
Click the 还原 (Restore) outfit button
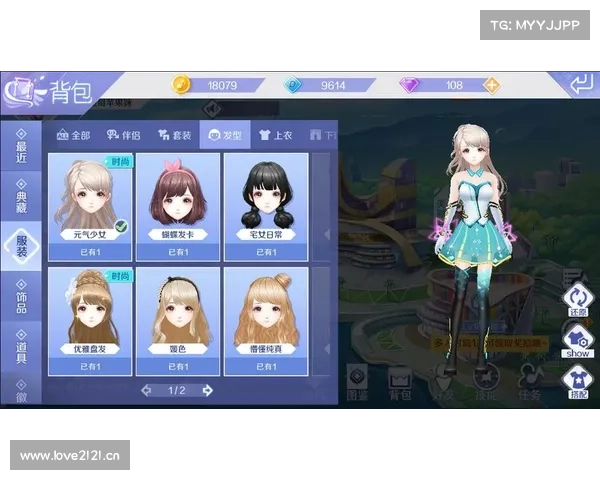click(x=577, y=299)
